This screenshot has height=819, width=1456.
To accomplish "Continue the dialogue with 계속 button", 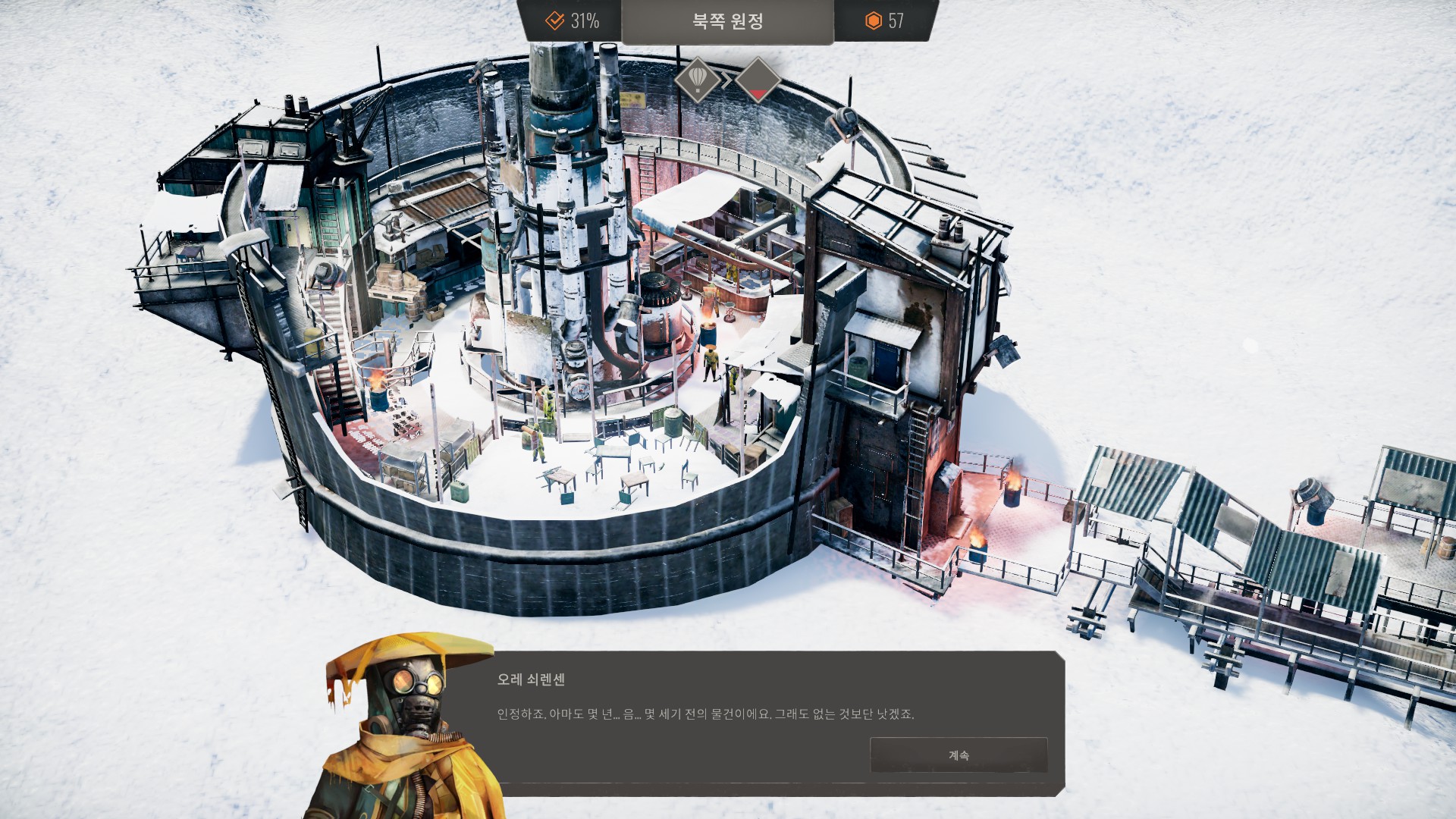I will pyautogui.click(x=959, y=755).
